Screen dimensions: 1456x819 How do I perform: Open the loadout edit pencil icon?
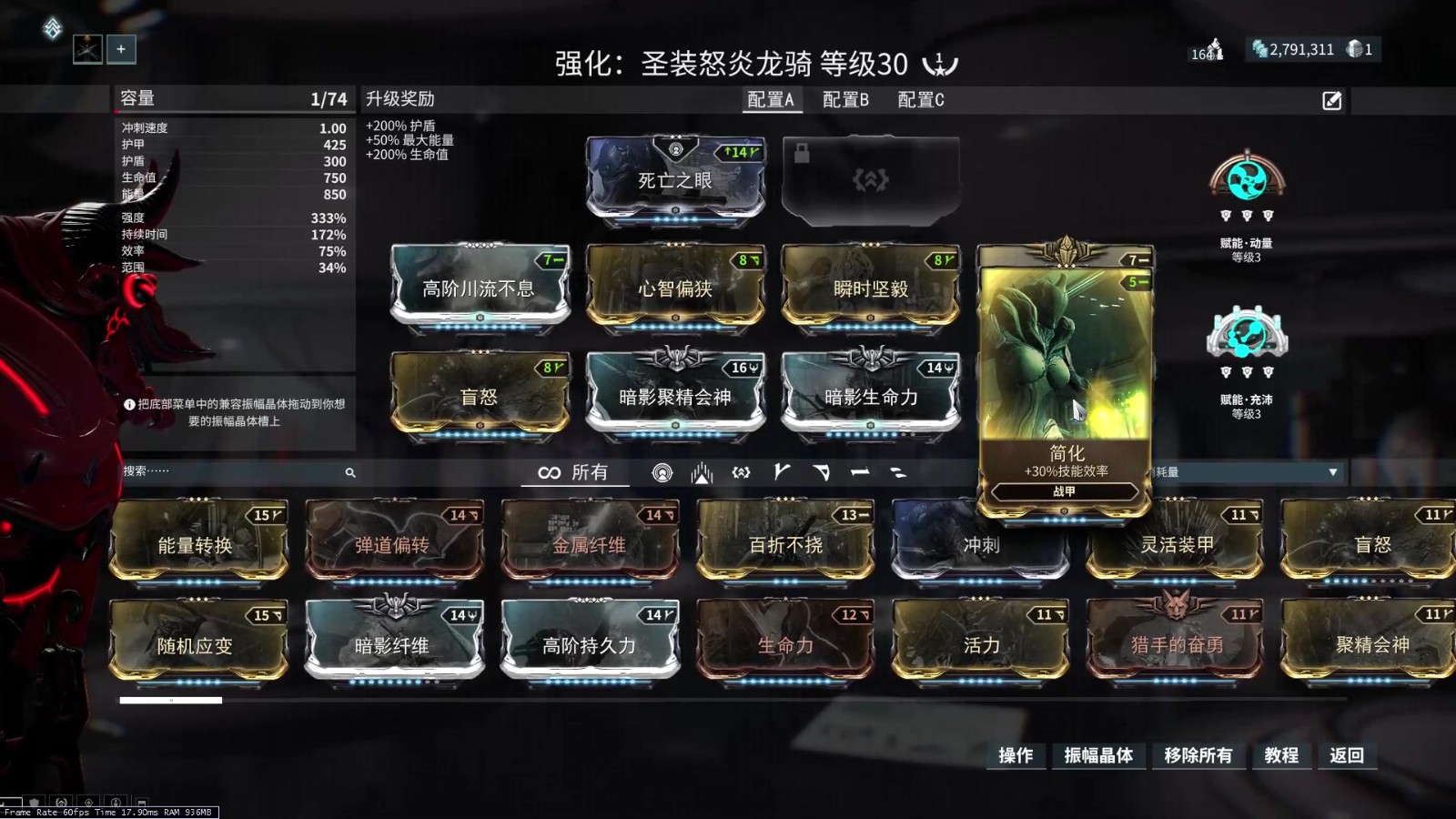pos(1331,100)
